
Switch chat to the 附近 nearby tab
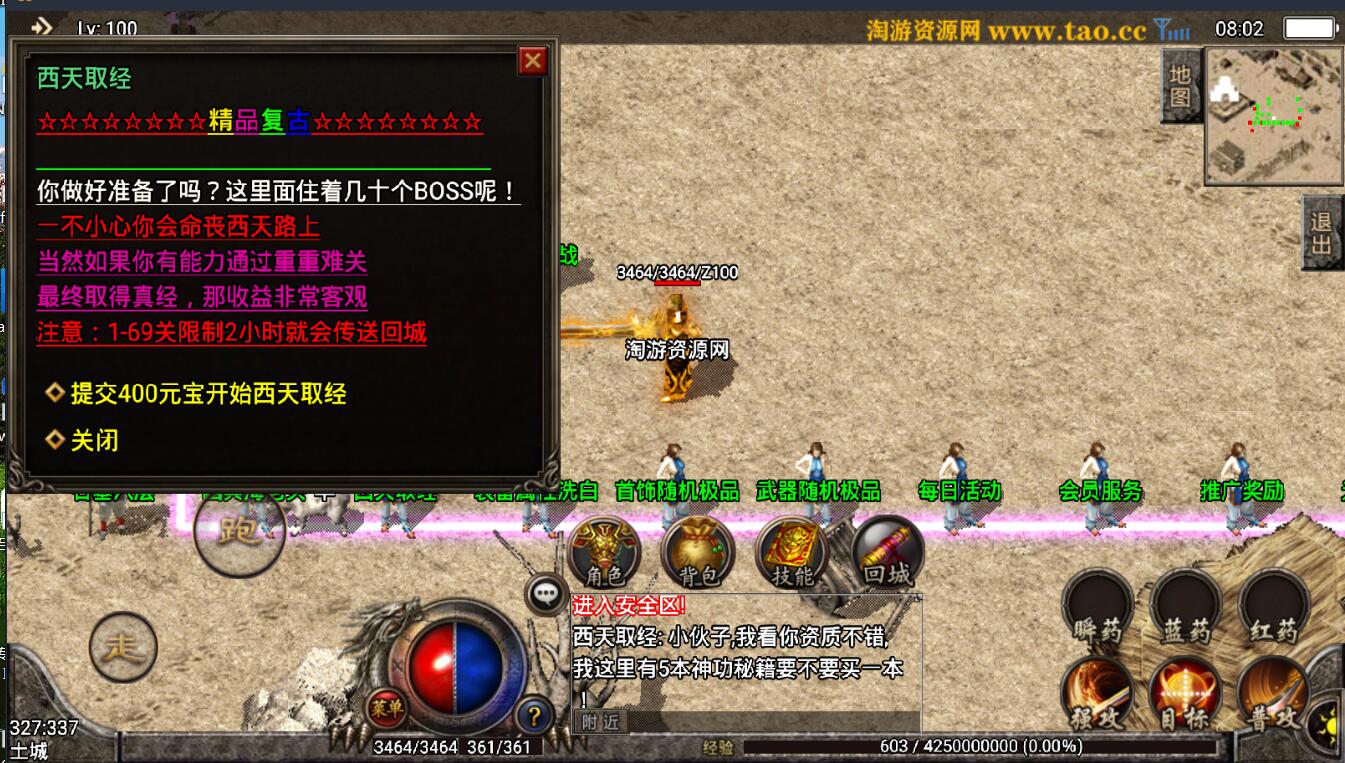pos(600,721)
